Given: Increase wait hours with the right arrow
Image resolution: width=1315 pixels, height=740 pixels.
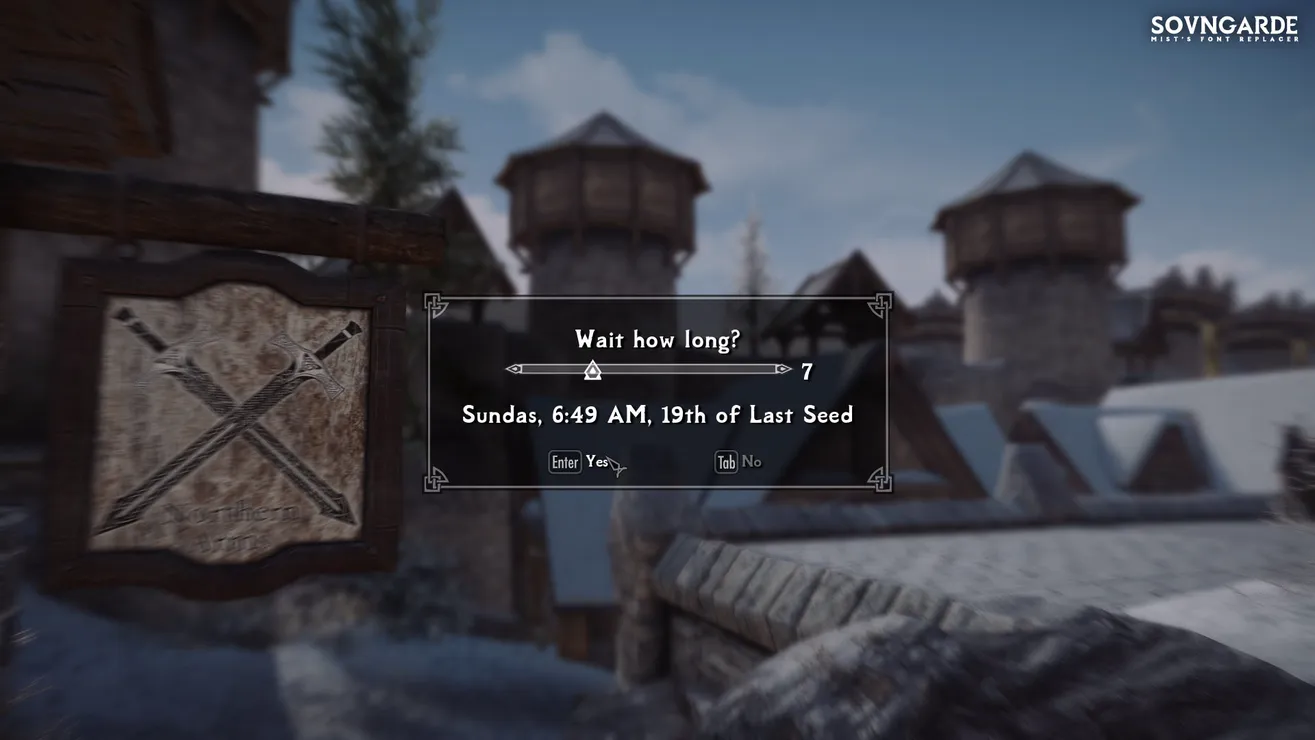Looking at the screenshot, I should pos(783,369).
